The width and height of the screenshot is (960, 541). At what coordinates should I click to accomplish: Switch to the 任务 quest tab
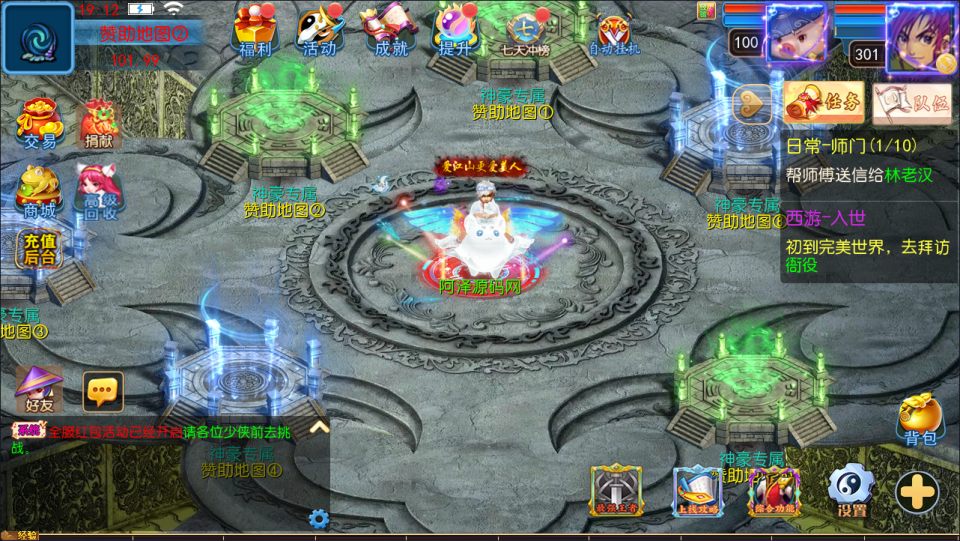[823, 102]
